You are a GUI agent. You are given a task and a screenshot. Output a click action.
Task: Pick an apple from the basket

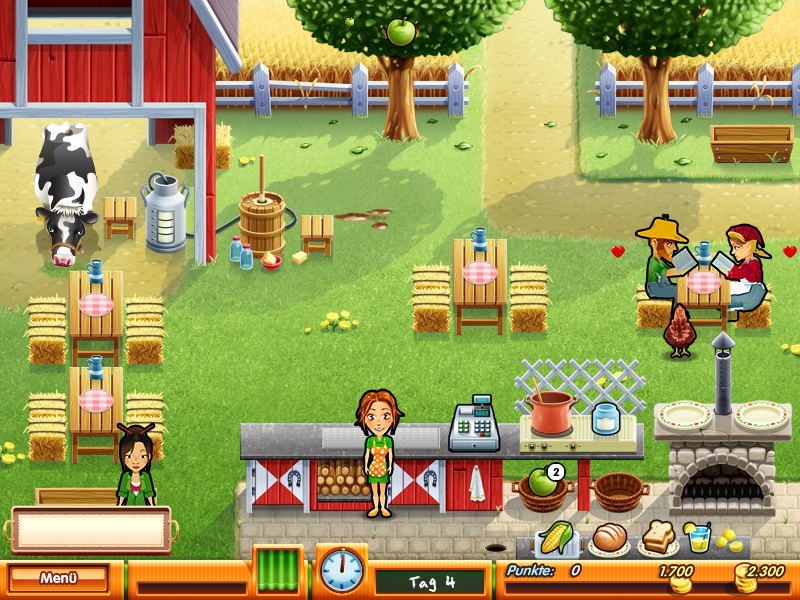pyautogui.click(x=542, y=483)
